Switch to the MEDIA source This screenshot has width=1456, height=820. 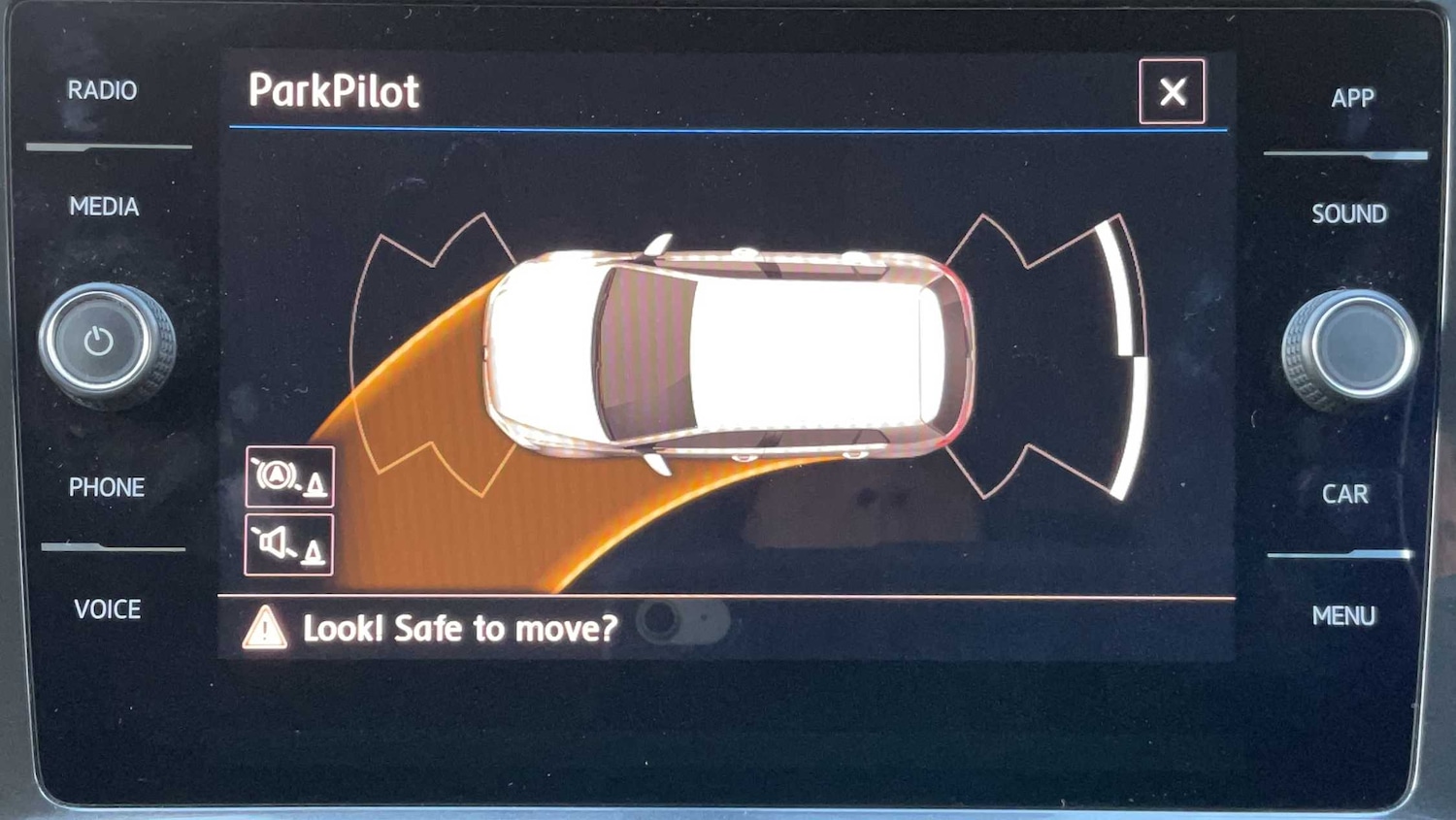click(104, 207)
